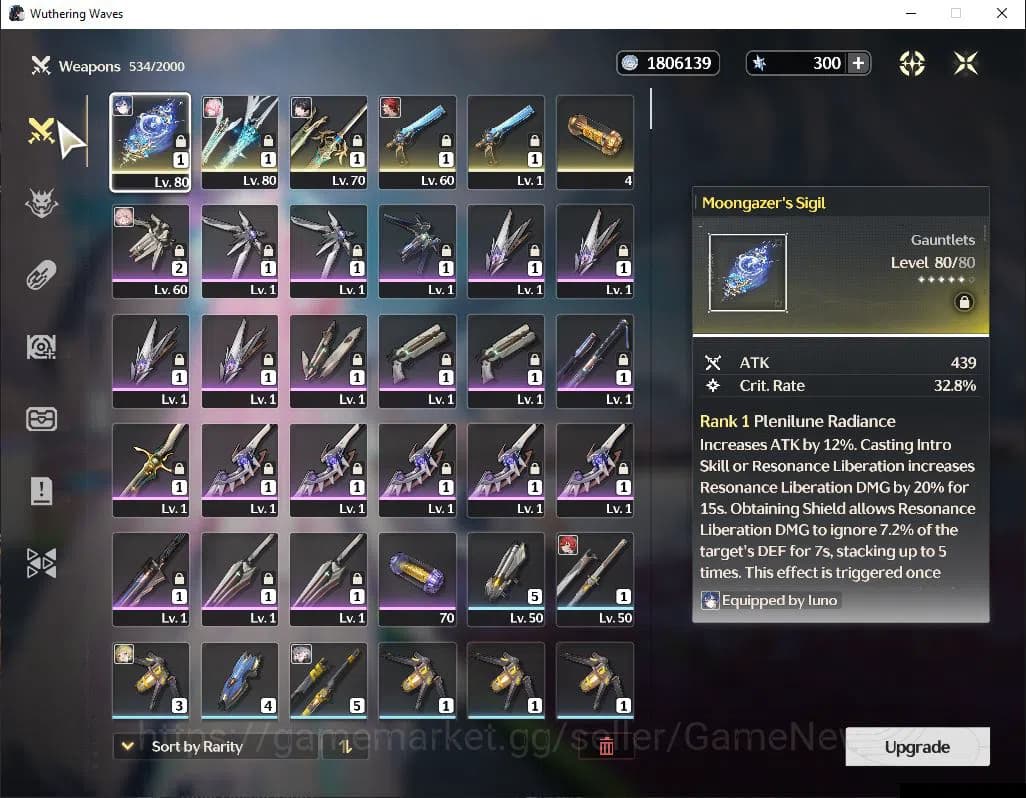The height and width of the screenshot is (798, 1026).
Task: Select the Lv. 70 weapon slot
Action: (x=328, y=141)
